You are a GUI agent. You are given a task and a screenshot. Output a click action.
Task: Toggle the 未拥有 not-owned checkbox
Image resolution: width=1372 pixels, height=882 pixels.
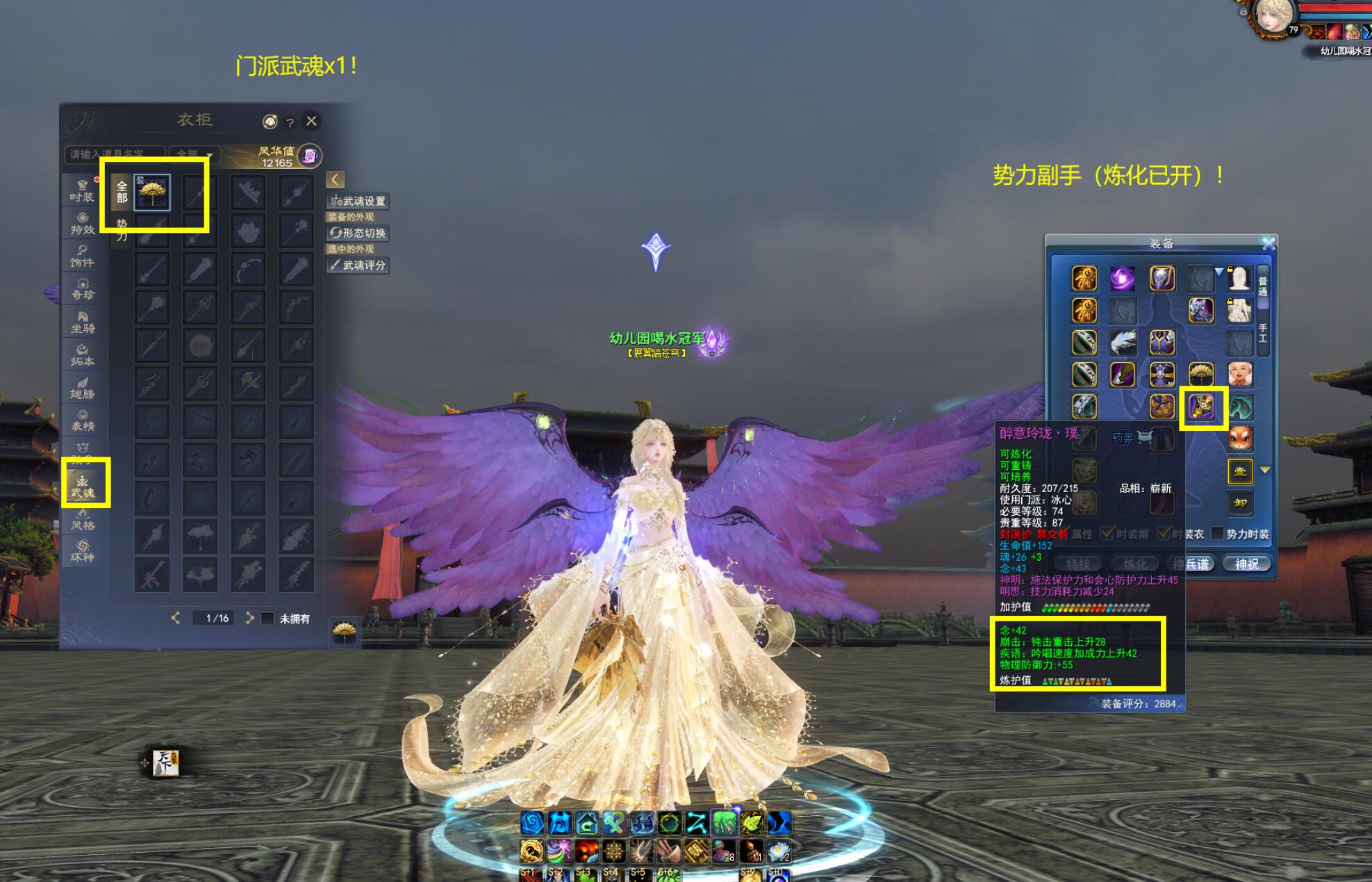[x=267, y=619]
